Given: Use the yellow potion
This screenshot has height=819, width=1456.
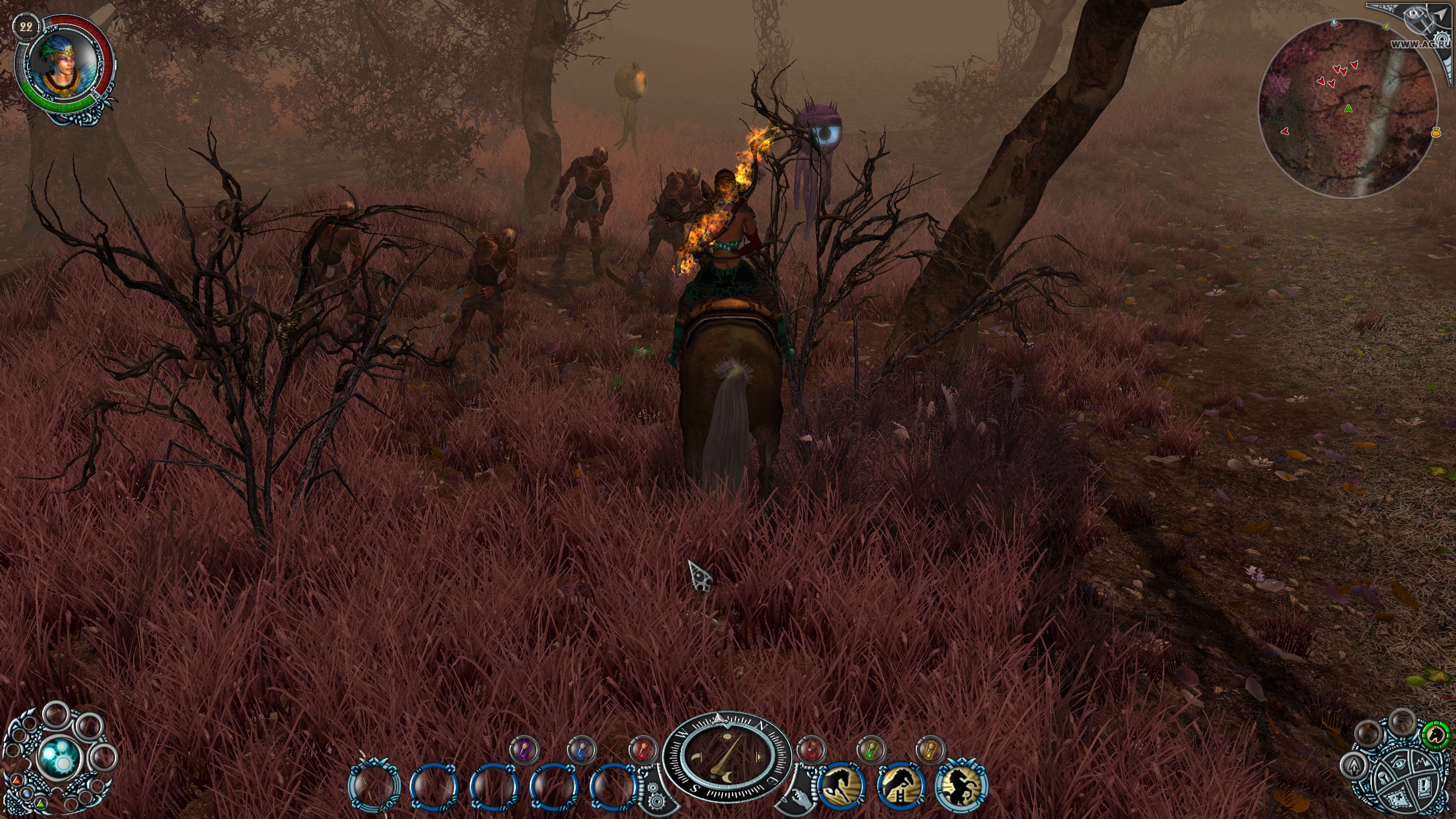Looking at the screenshot, I should point(930,749).
